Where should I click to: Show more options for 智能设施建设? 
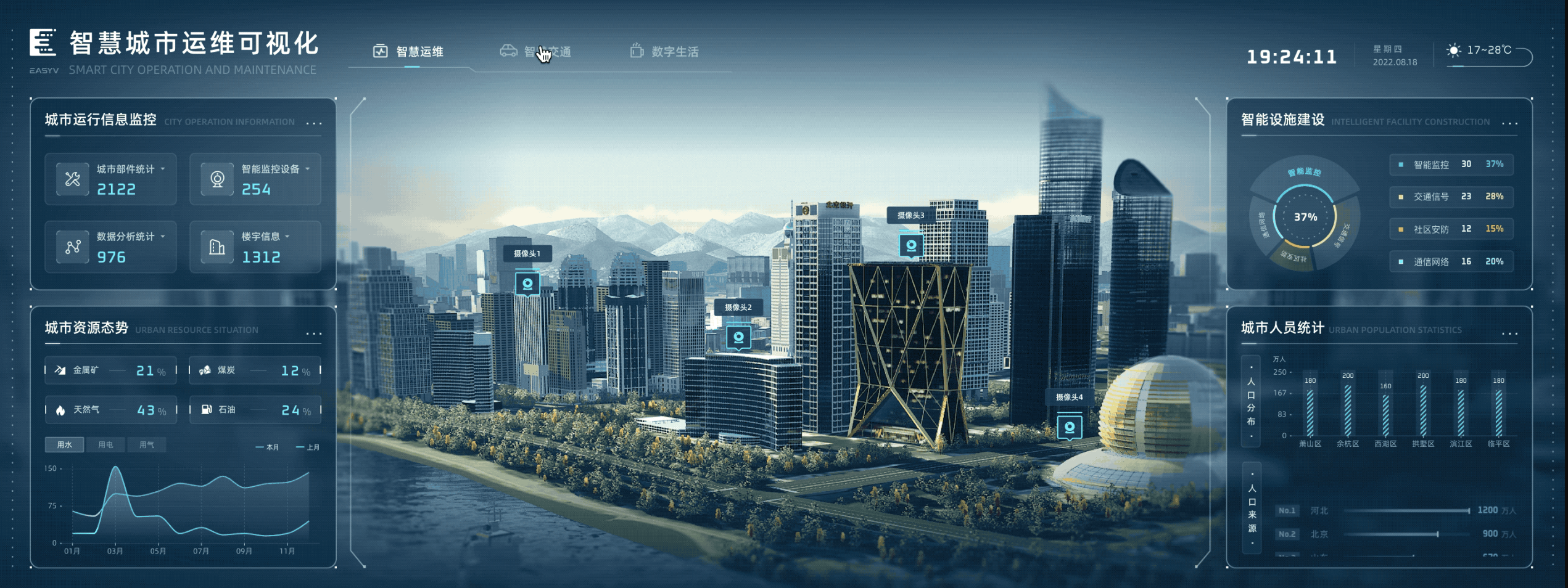[x=1509, y=123]
